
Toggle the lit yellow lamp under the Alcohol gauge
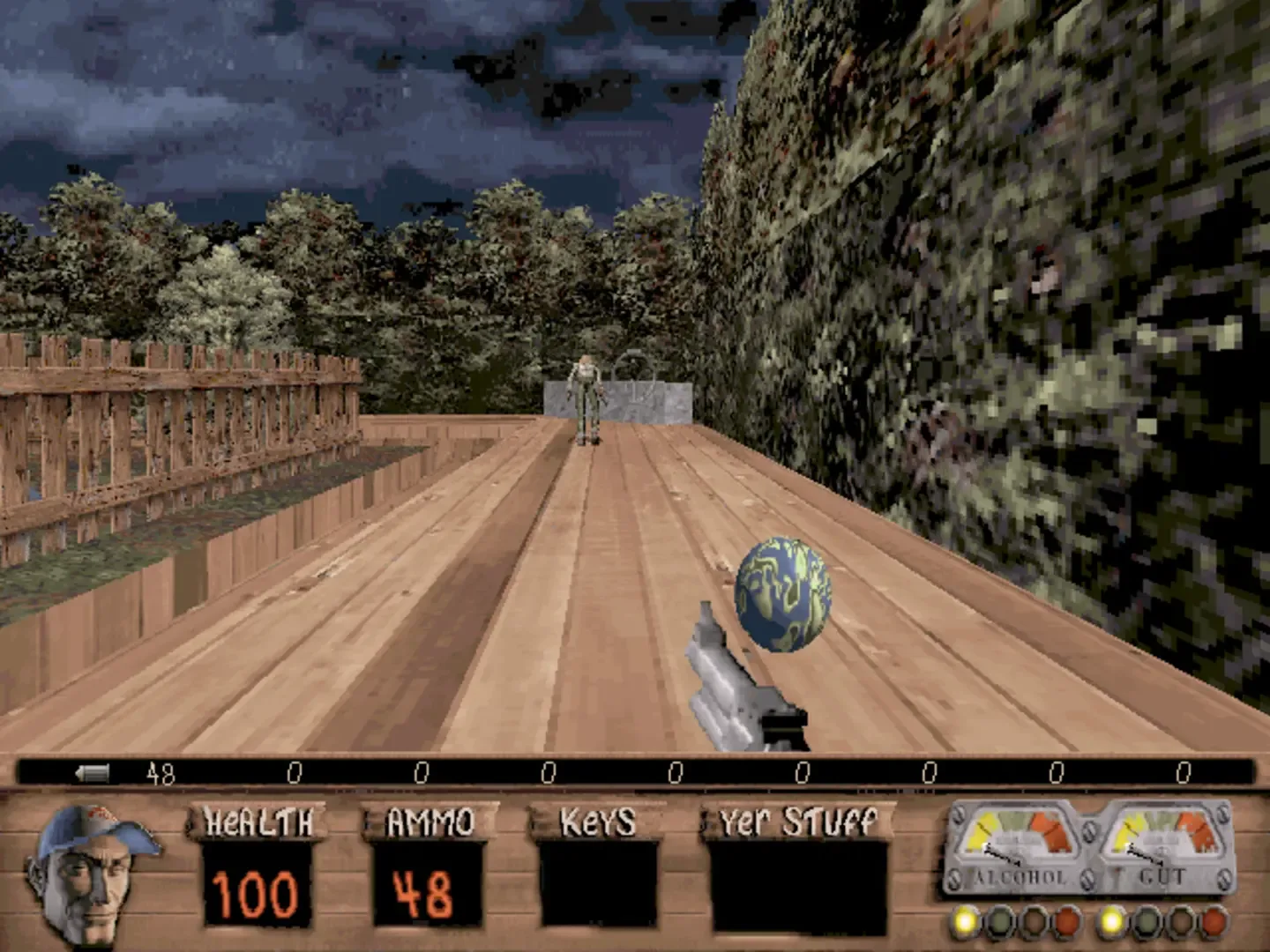click(963, 922)
